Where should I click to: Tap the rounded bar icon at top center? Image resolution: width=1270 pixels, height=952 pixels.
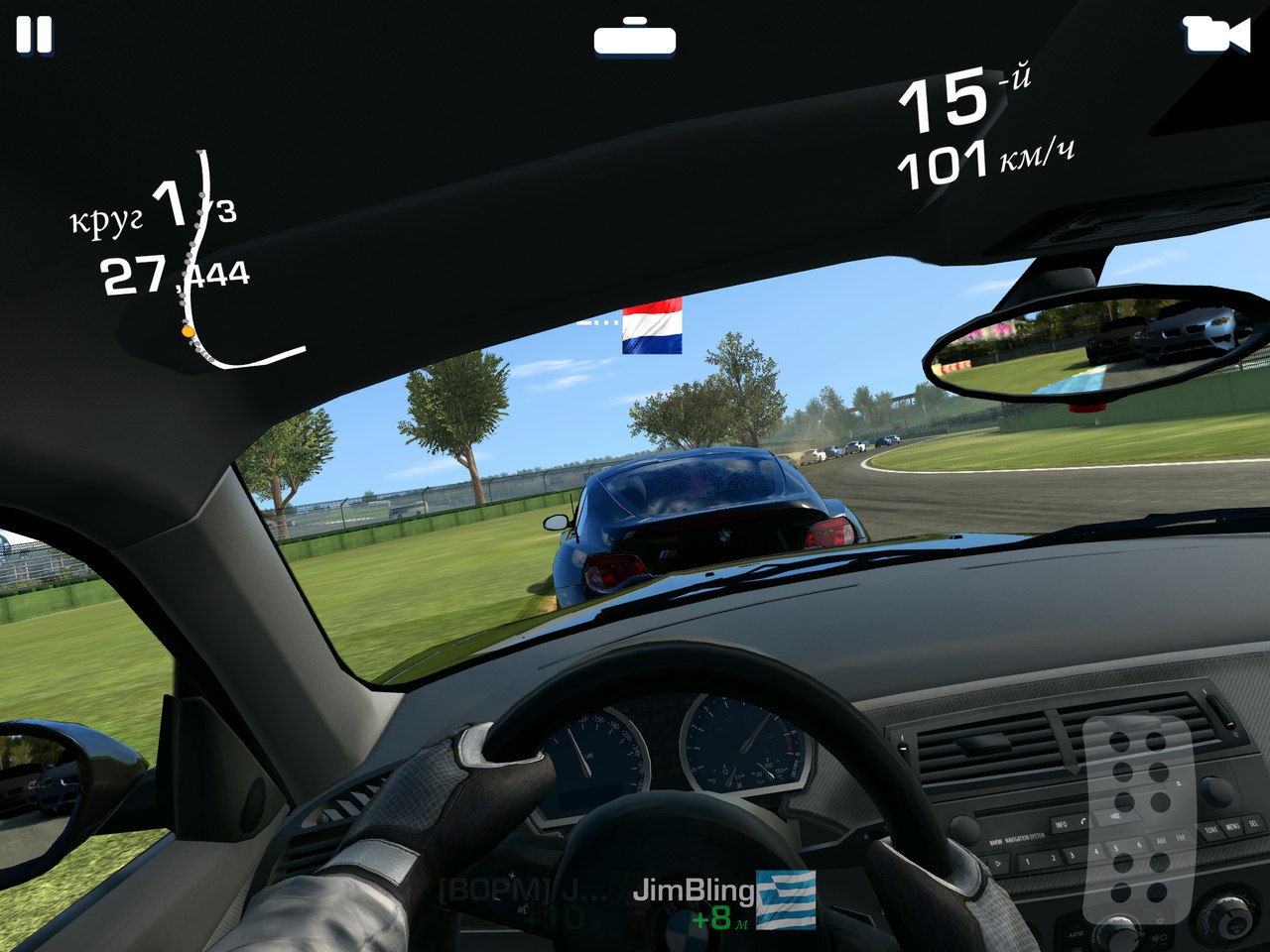click(635, 38)
